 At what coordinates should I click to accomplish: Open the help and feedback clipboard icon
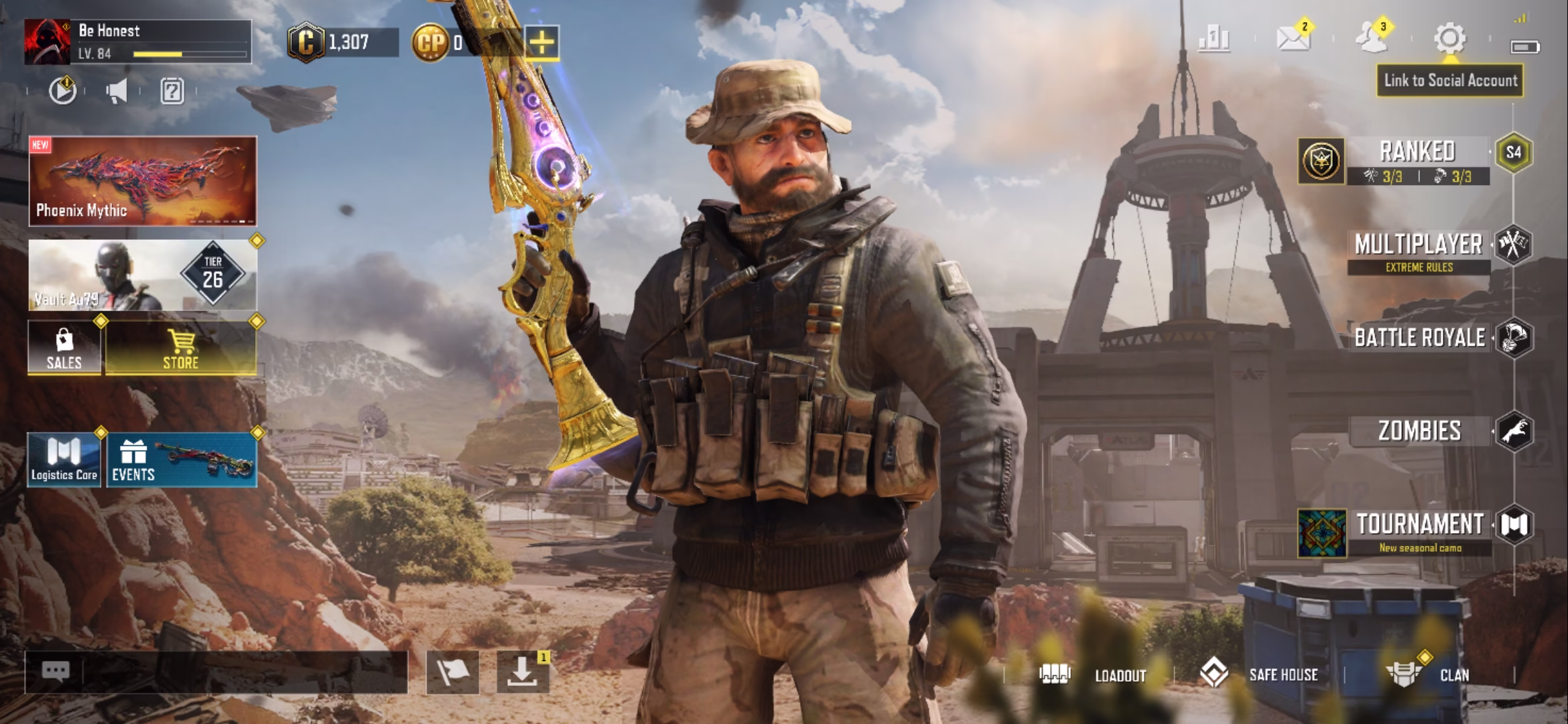(x=172, y=92)
